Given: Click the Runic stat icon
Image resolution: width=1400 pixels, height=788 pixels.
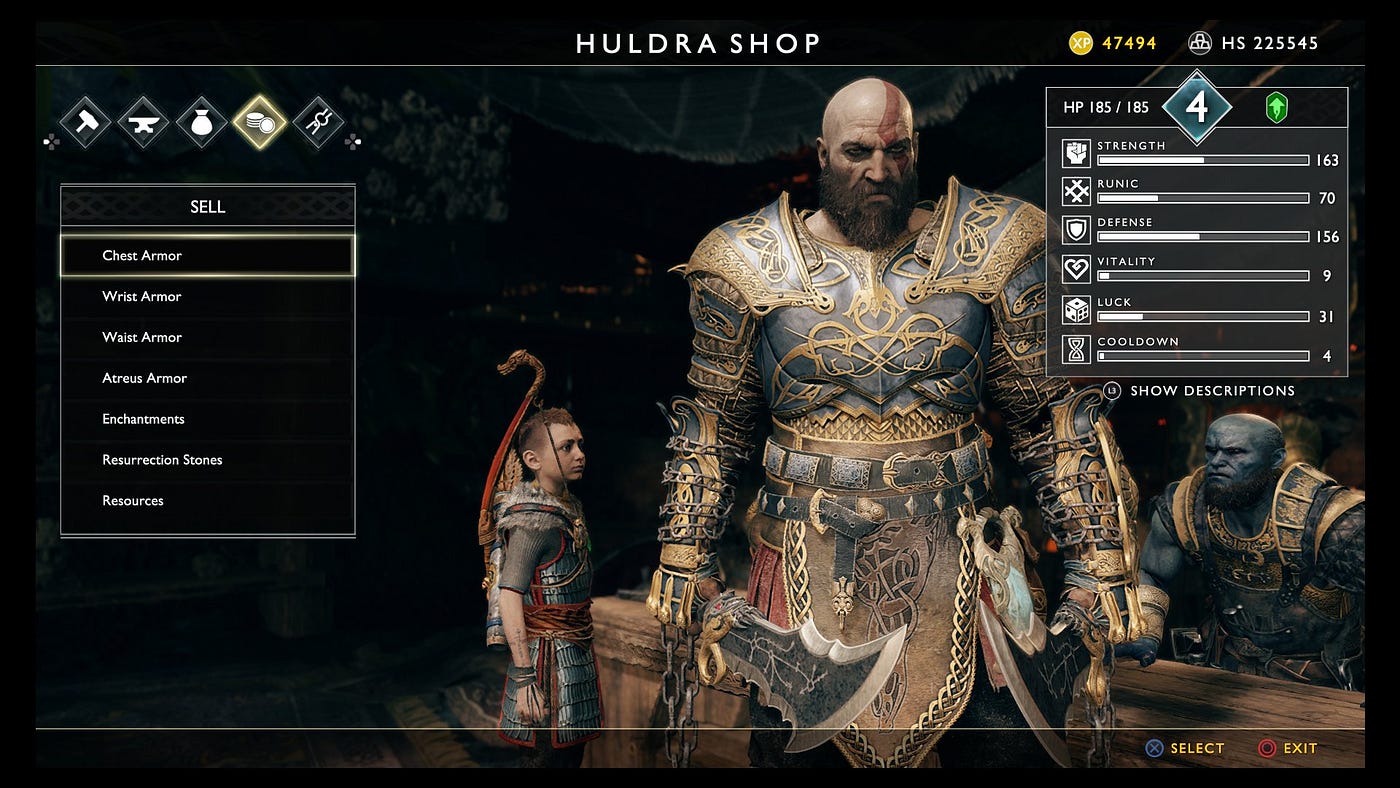Looking at the screenshot, I should coord(1076,191).
